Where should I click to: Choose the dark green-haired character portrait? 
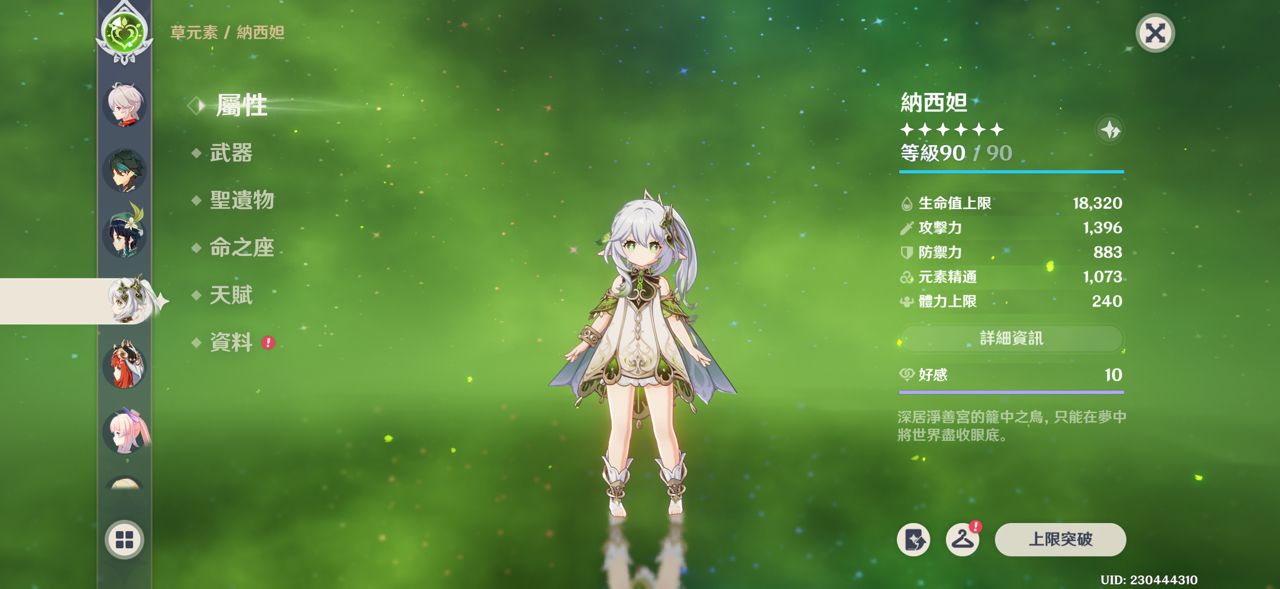125,170
